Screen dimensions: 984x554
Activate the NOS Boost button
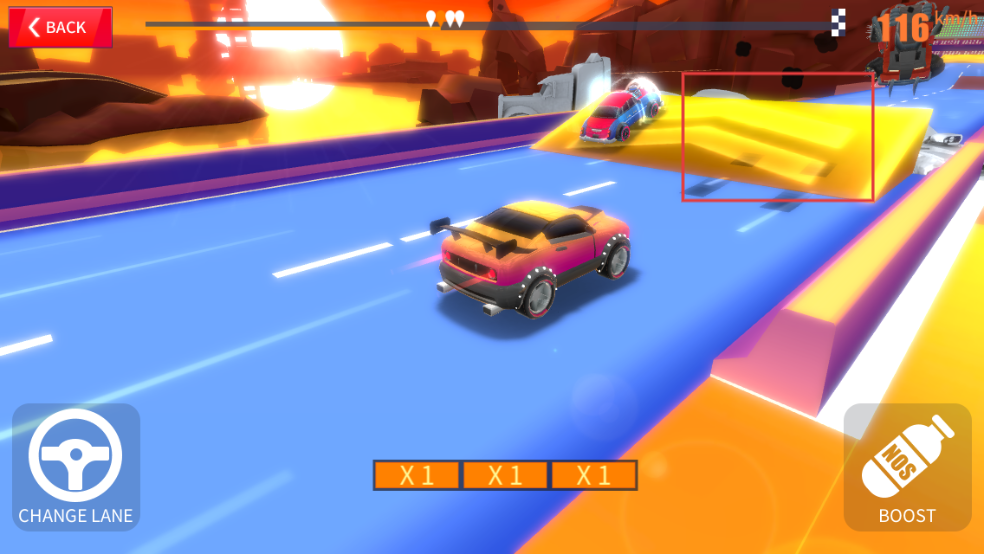(907, 466)
